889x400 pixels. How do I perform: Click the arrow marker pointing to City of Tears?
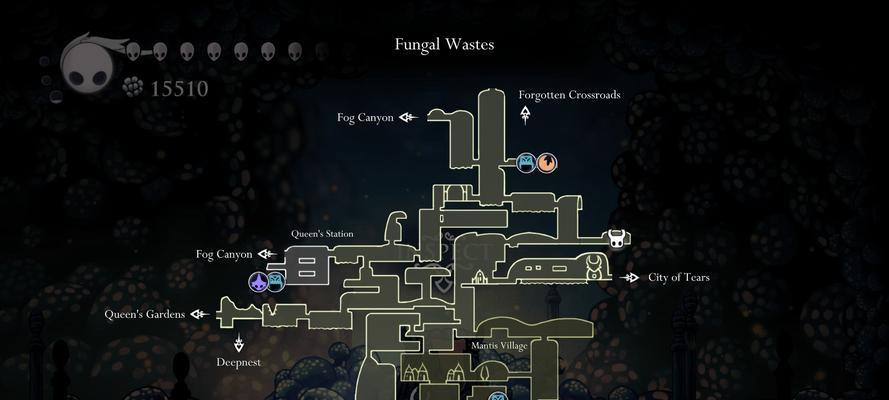[630, 277]
